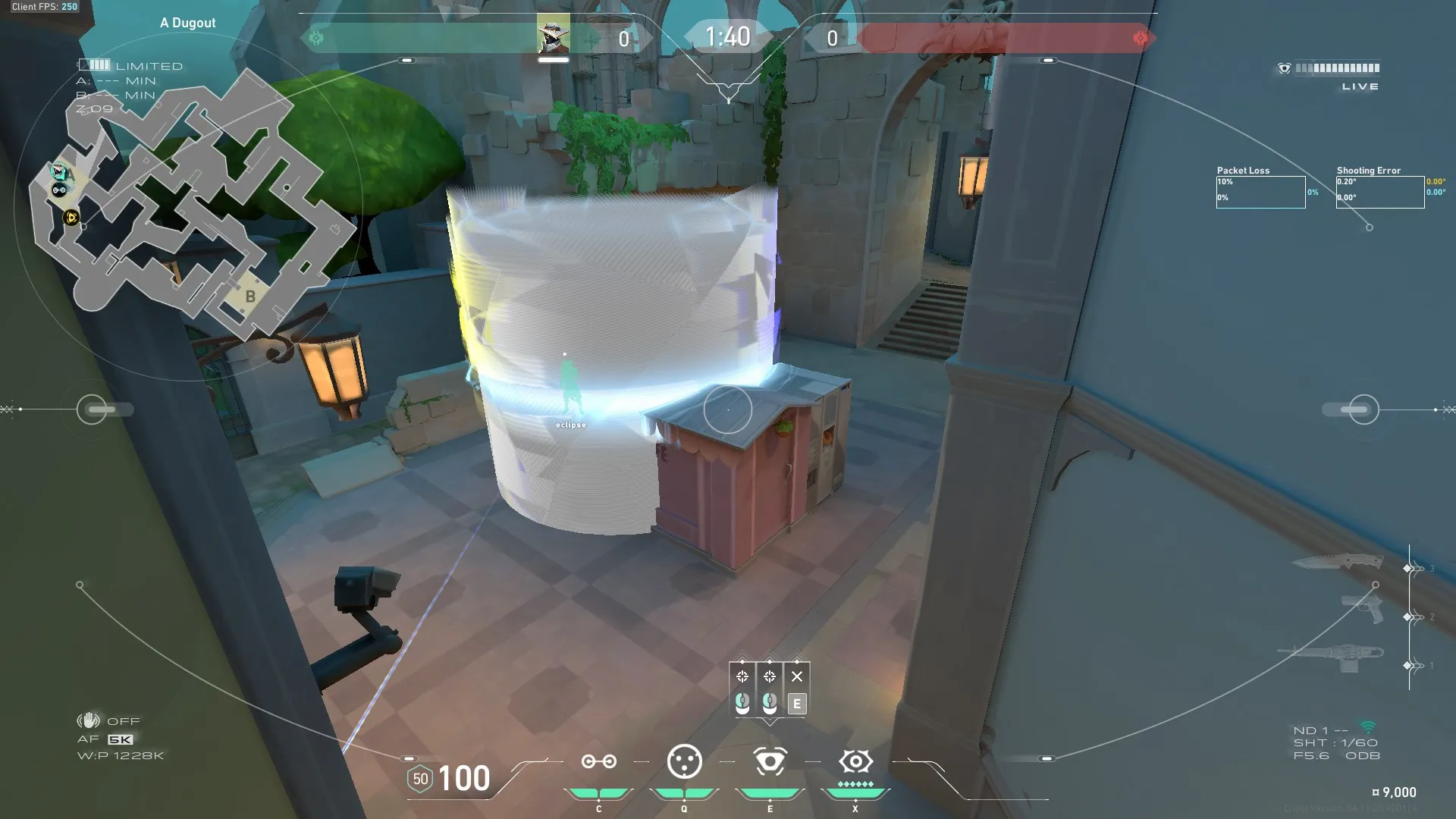Viewport: 1456px width, 819px height.
Task: Activate the Trapwire ability icon
Action: [598, 761]
